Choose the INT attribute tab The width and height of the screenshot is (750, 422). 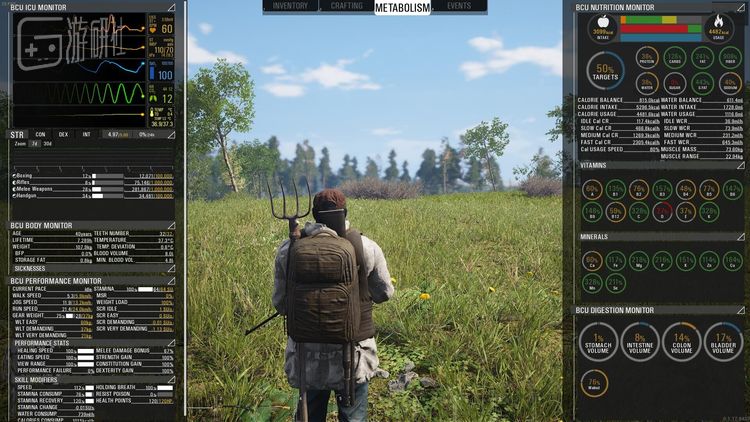(87, 134)
